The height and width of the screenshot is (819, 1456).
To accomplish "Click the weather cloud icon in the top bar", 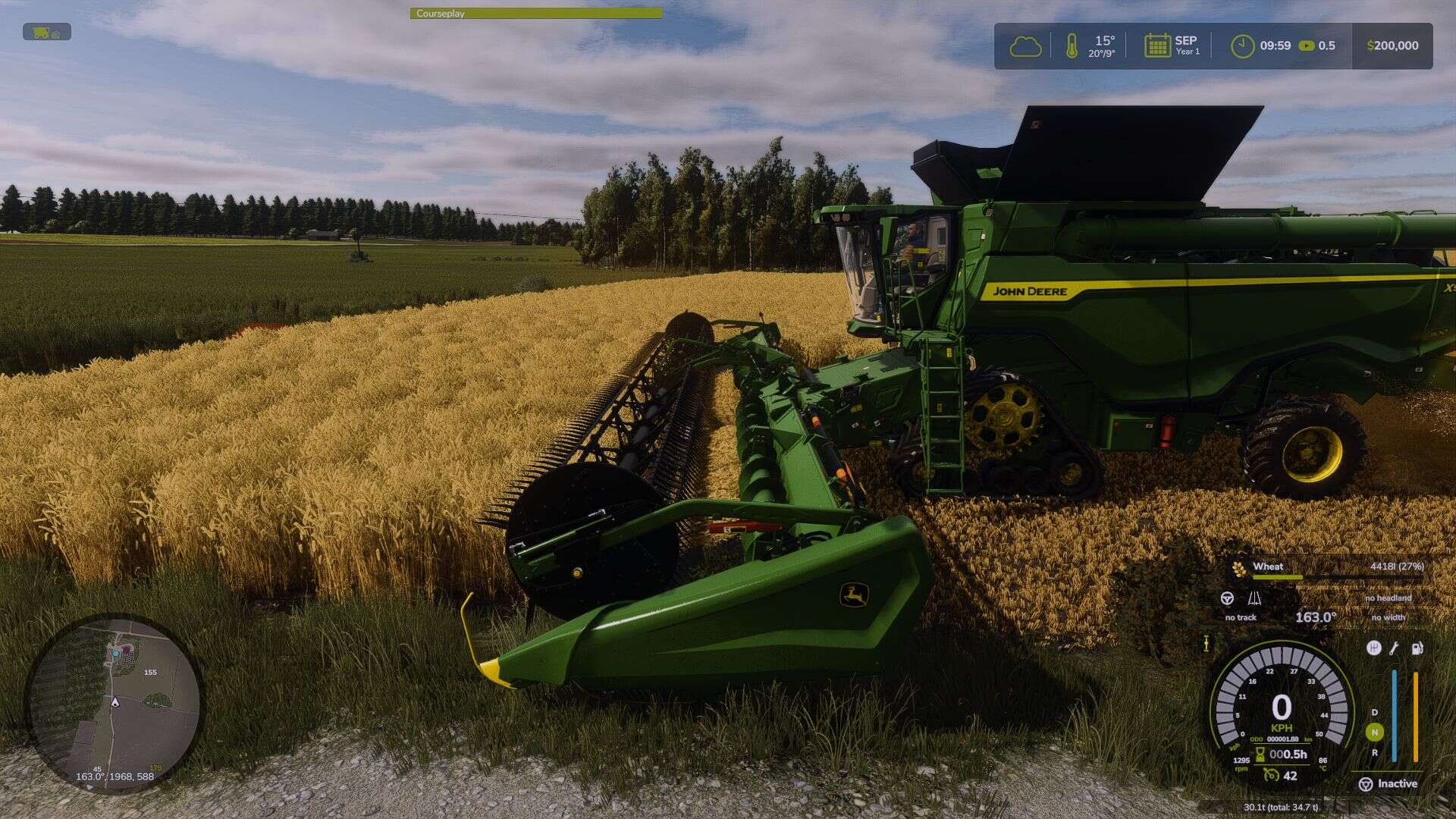I will tap(1026, 45).
